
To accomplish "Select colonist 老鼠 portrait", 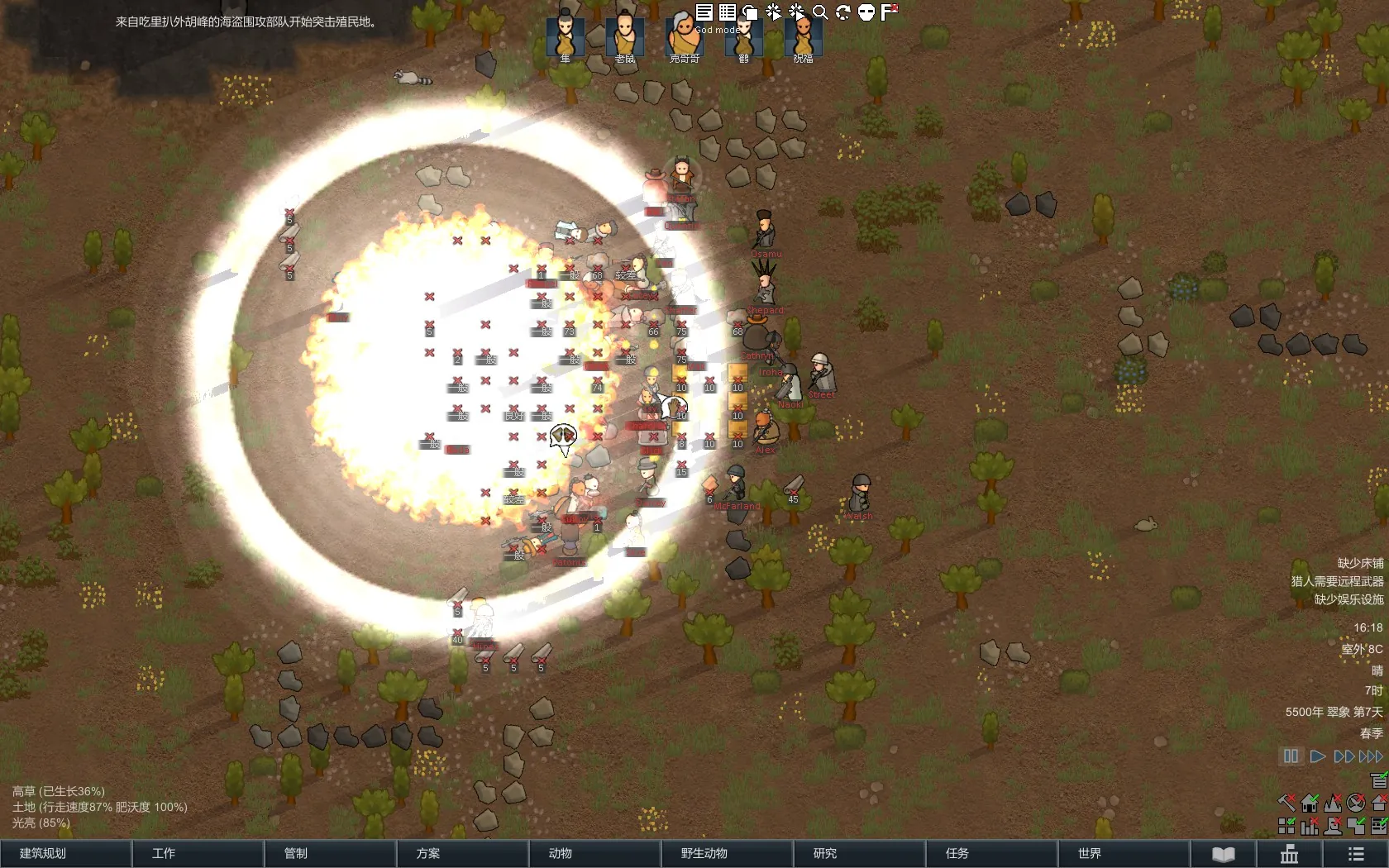I will [625, 36].
